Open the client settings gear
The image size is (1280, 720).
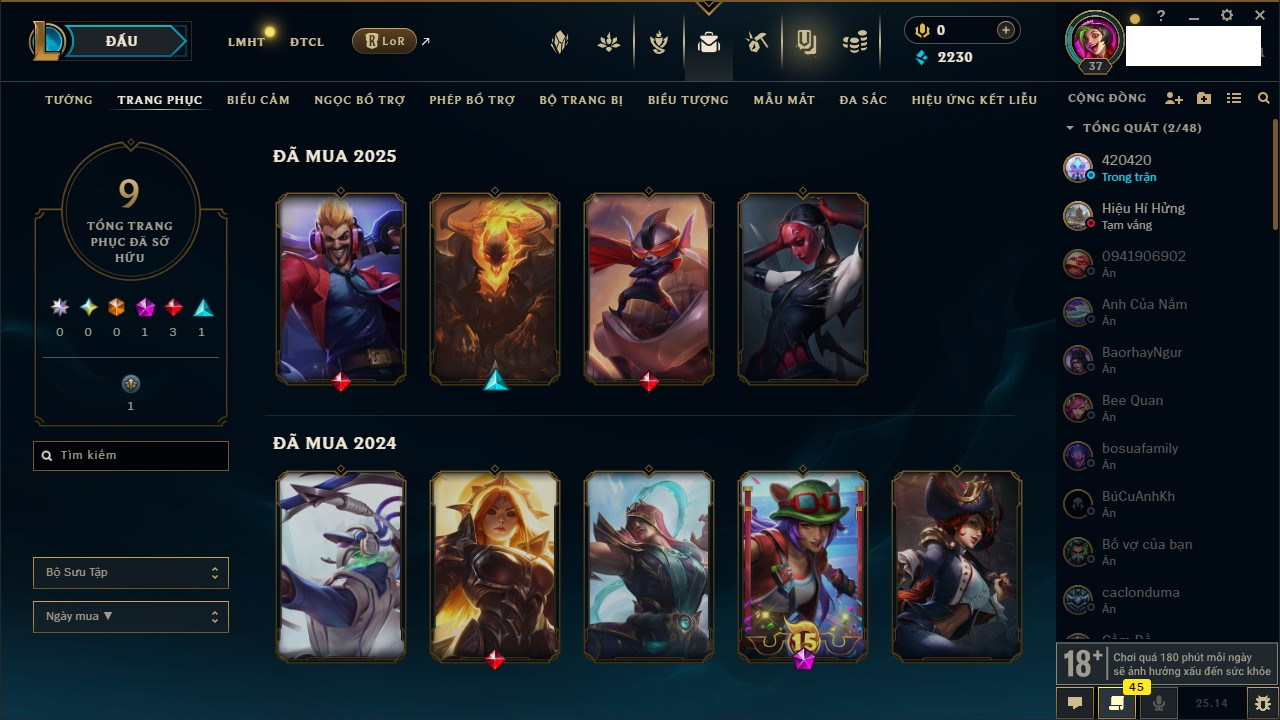1227,16
